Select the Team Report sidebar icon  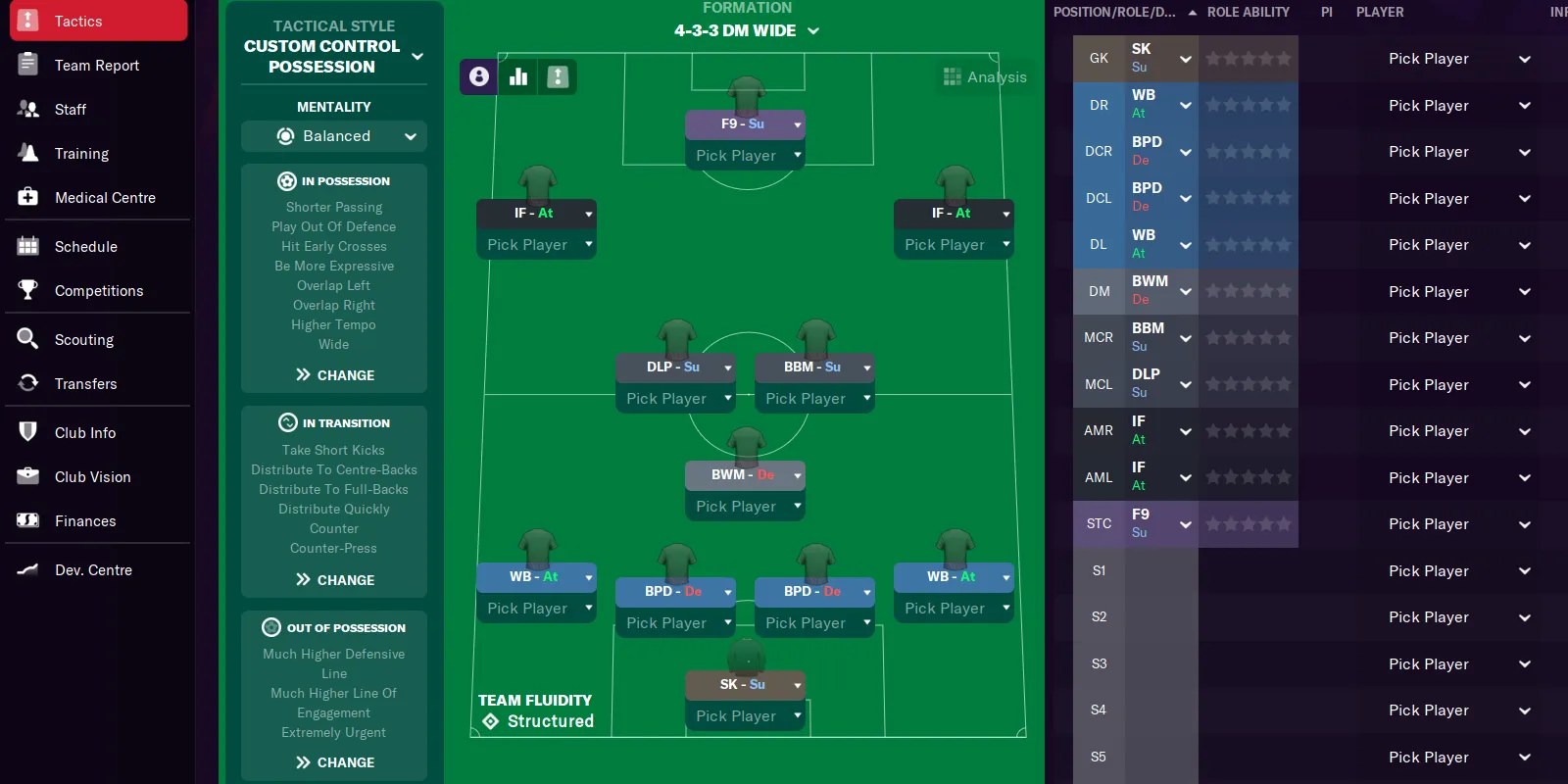pyautogui.click(x=28, y=65)
